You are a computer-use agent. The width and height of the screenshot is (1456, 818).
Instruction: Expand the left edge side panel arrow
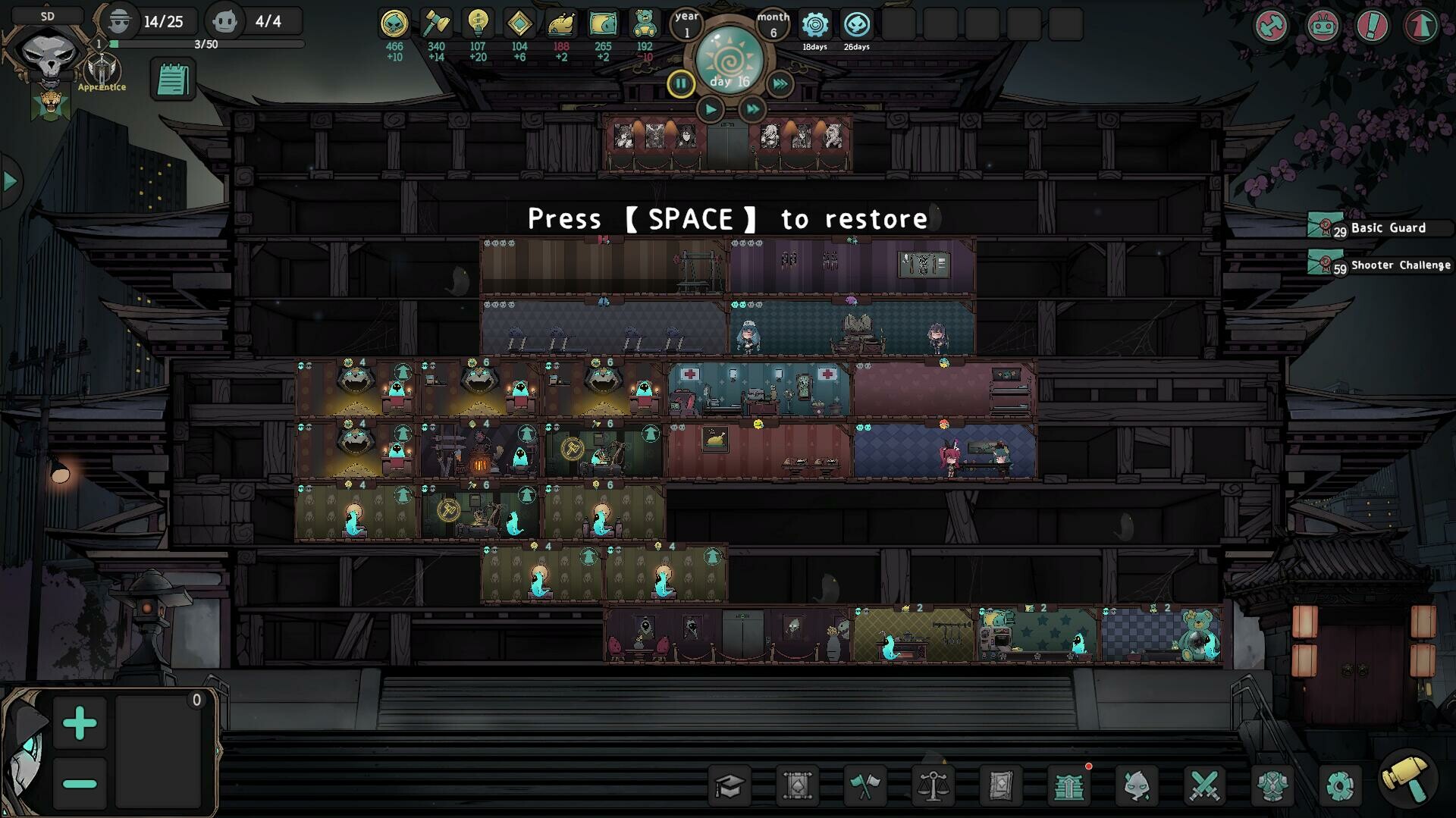9,180
